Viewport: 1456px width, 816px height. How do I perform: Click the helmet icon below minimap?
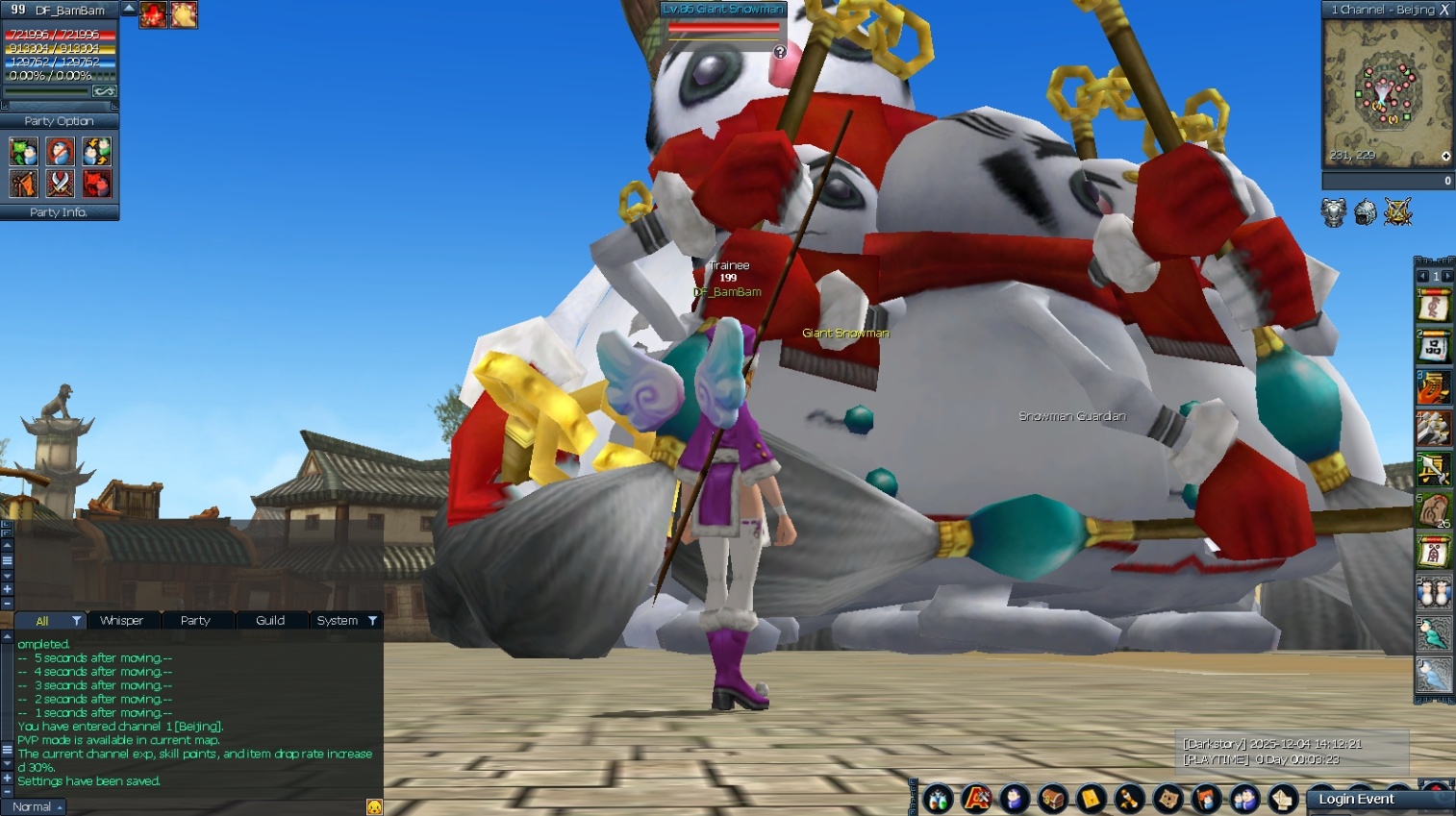tap(1366, 212)
